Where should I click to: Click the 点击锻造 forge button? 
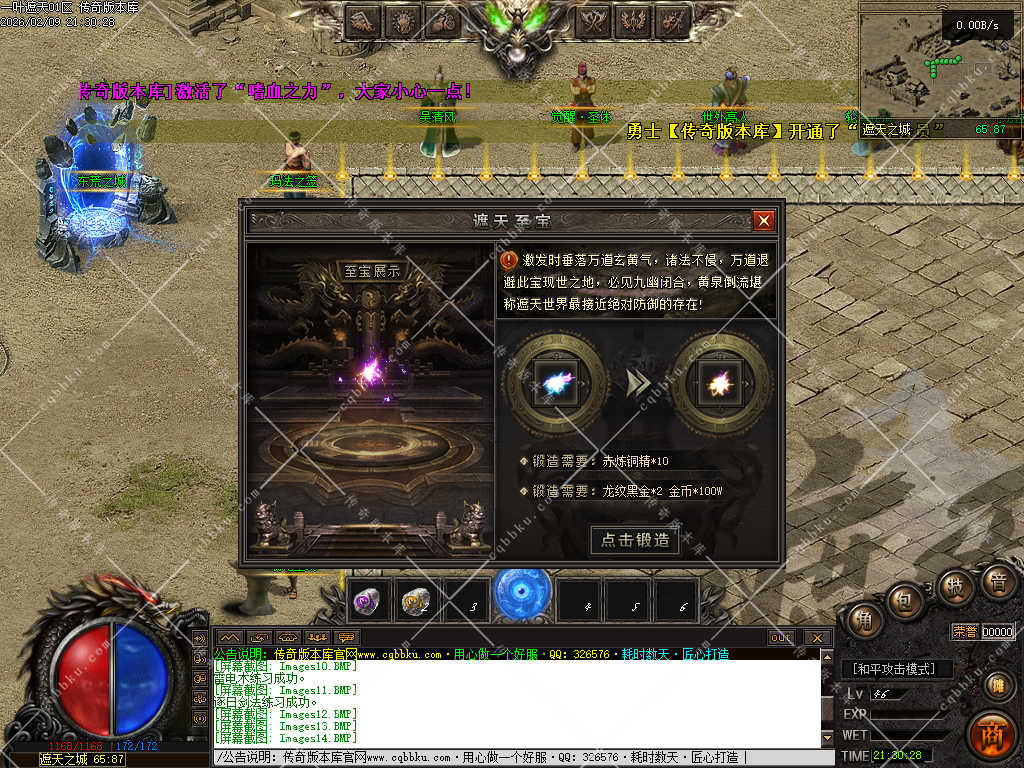click(635, 540)
